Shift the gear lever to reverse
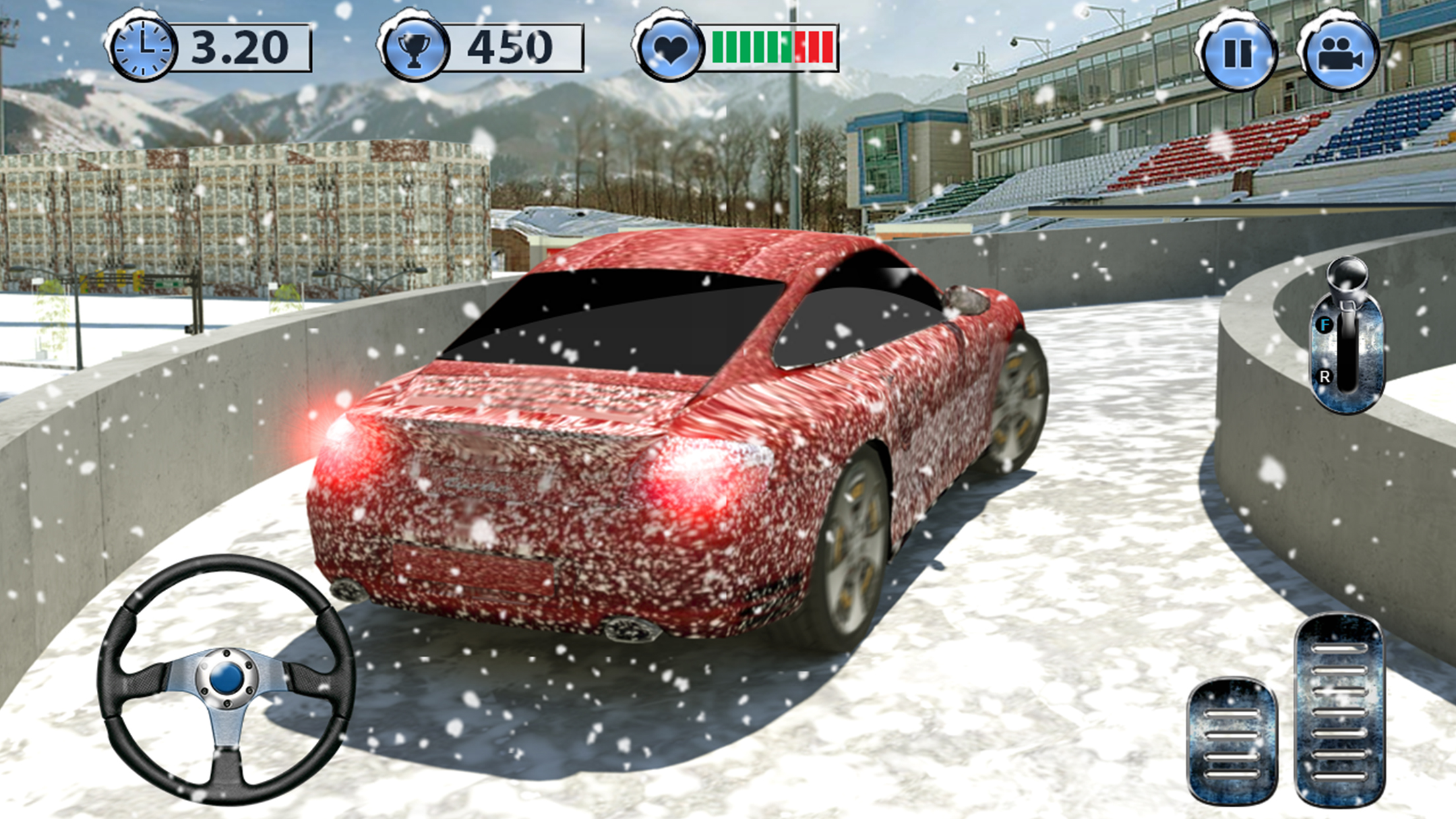The image size is (1456, 819). pos(1325,377)
